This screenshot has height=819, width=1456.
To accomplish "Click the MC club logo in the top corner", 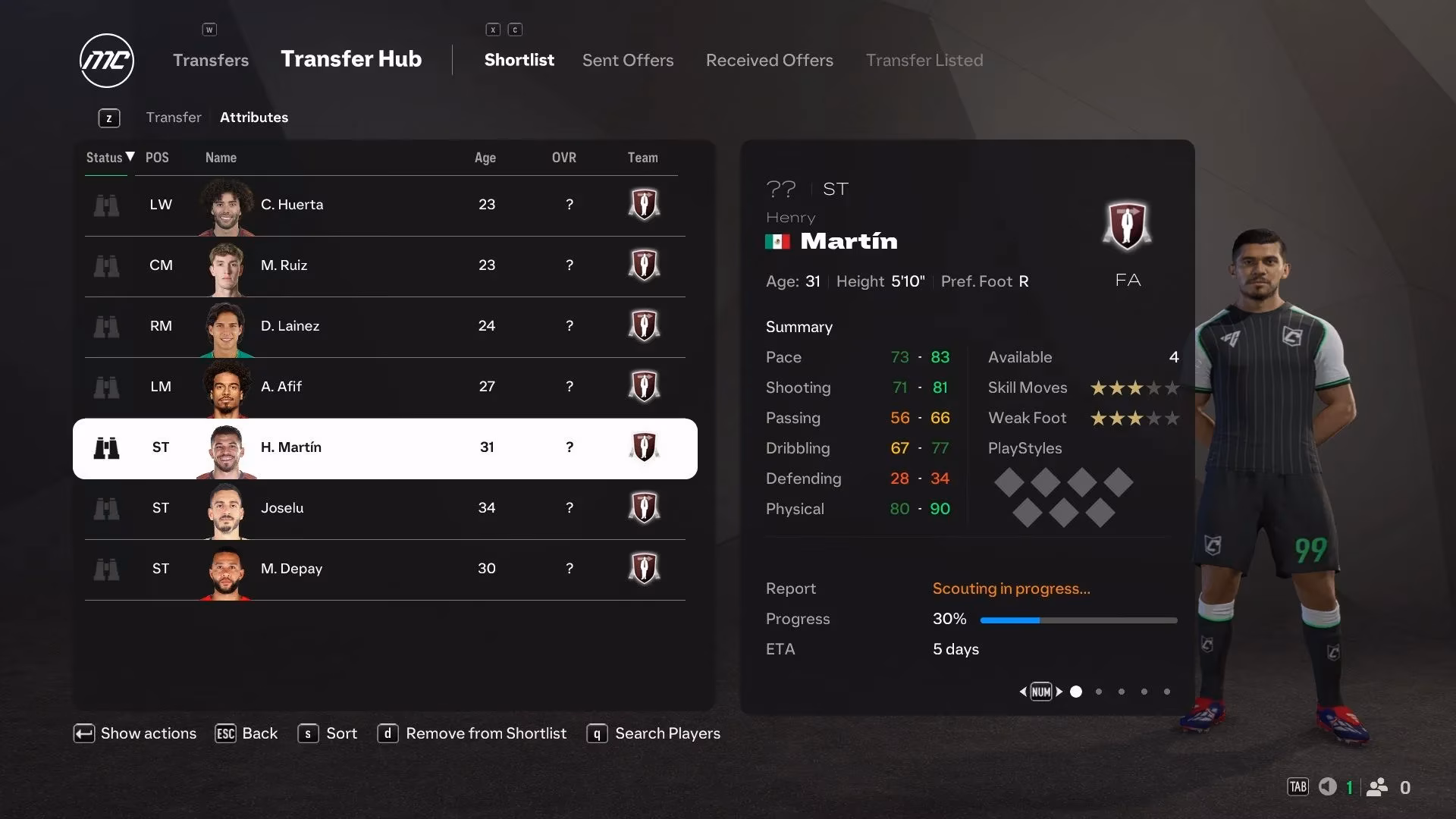I will pos(106,61).
